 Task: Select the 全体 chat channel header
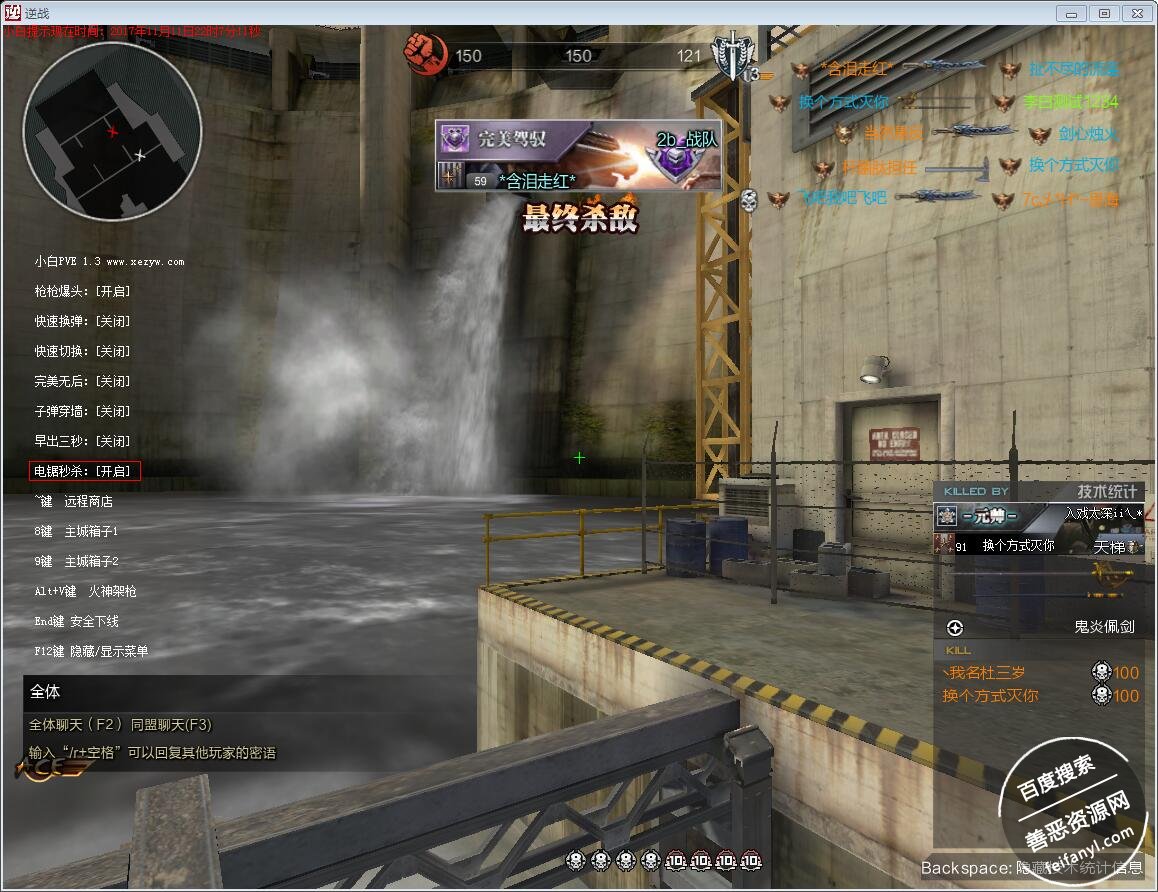point(45,691)
